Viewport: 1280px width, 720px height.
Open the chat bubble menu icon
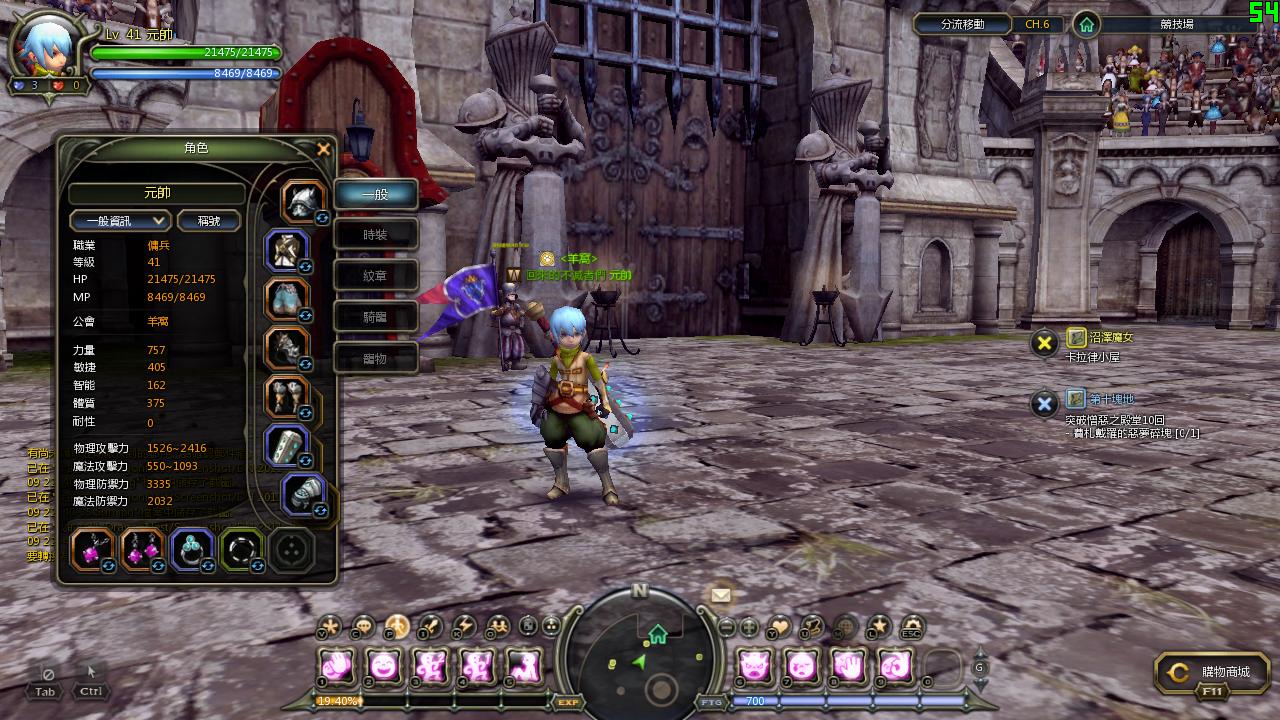pos(363,627)
